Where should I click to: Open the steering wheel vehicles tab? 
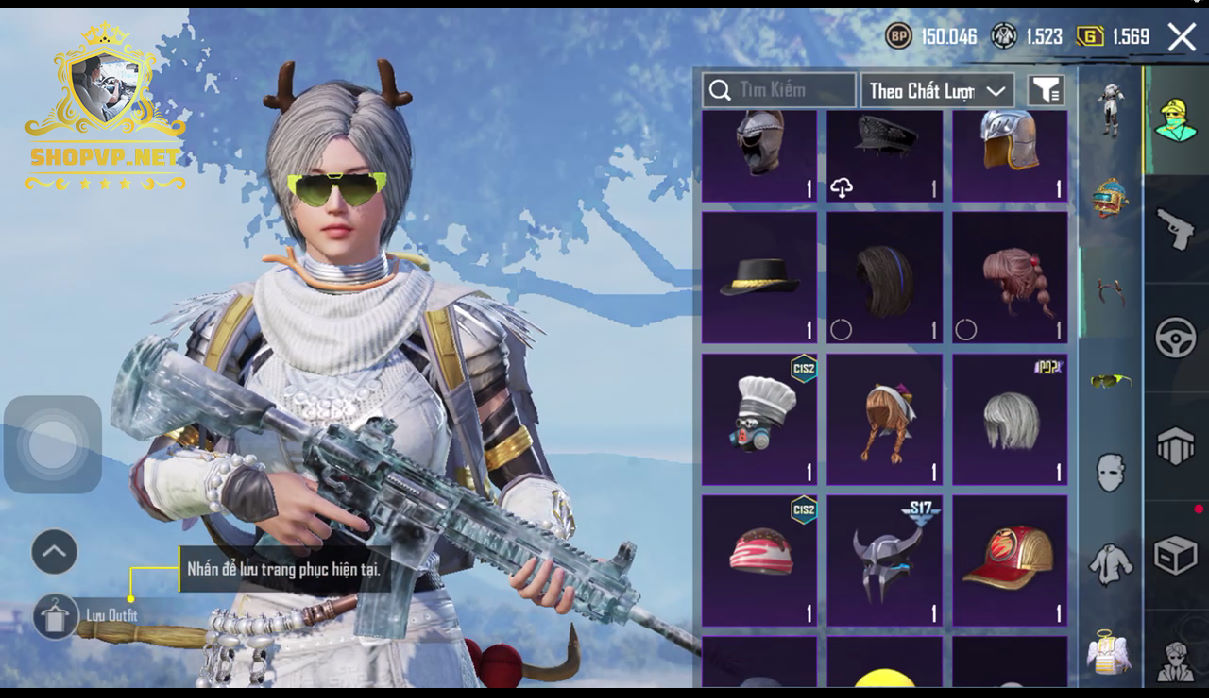(1176, 338)
